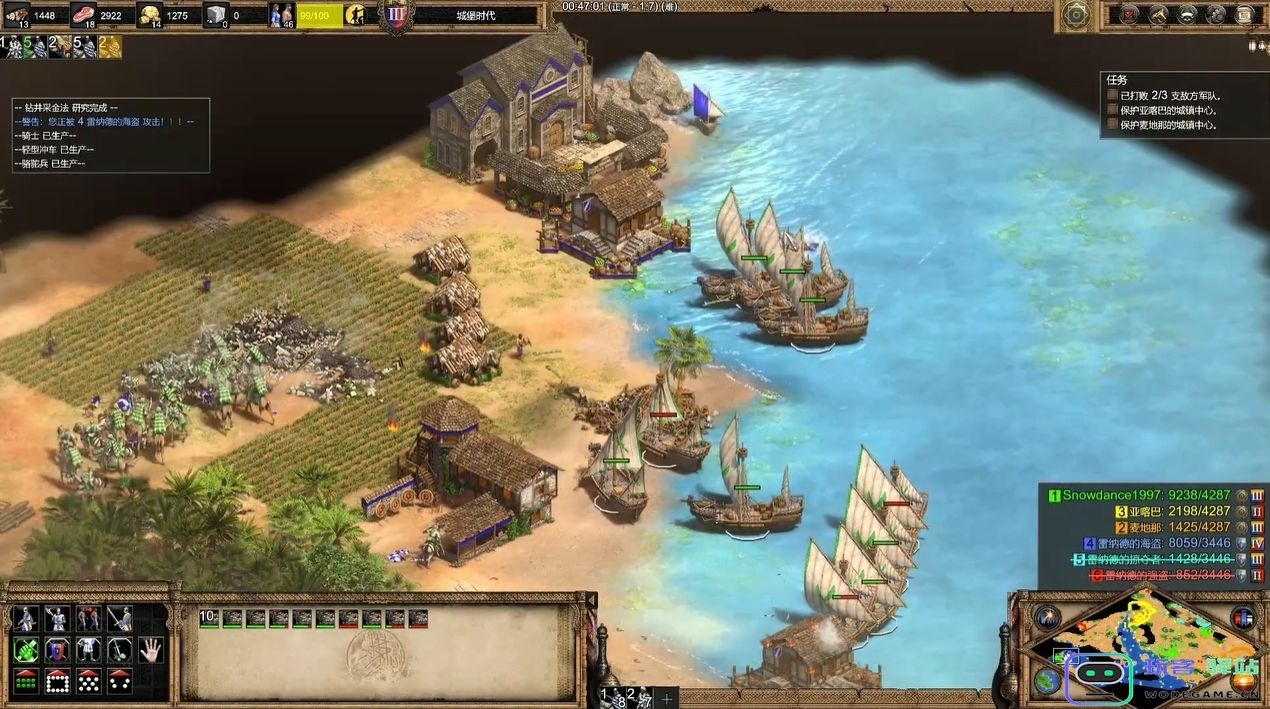This screenshot has height=709, width=1270.
Task: Click the stop hand command
Action: pyautogui.click(x=150, y=650)
